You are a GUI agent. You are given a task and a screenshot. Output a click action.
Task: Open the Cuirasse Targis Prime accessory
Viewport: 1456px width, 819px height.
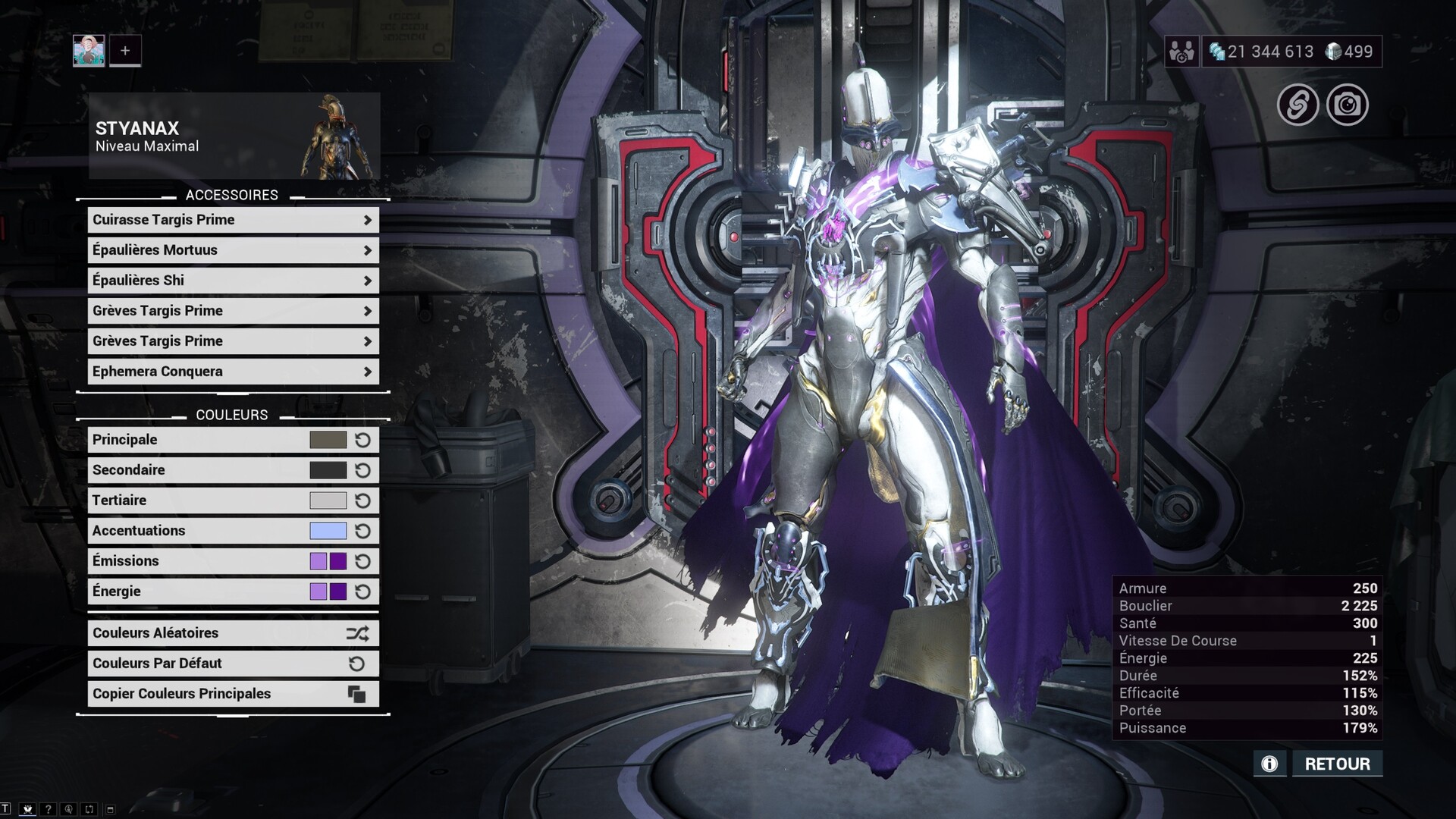click(x=233, y=220)
